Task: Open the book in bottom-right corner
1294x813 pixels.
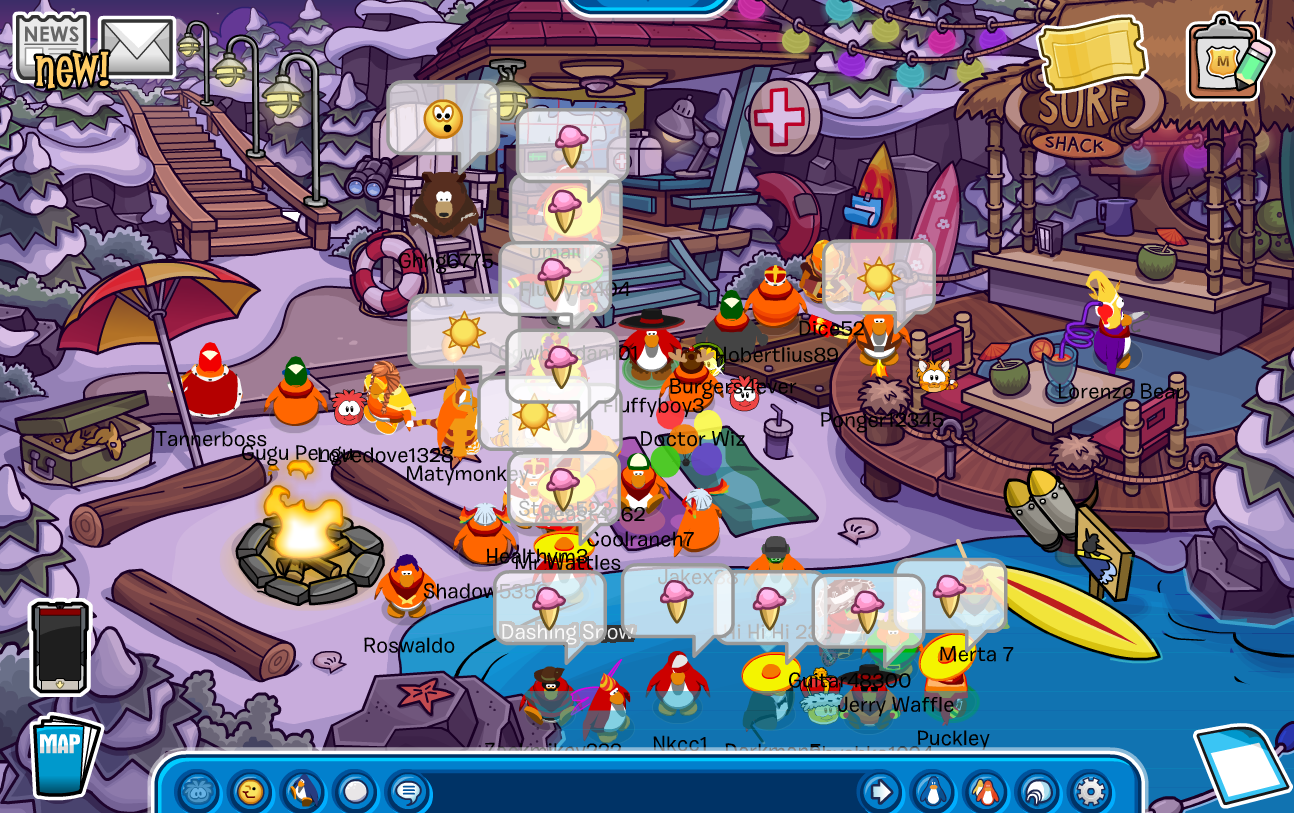Action: tap(1240, 766)
